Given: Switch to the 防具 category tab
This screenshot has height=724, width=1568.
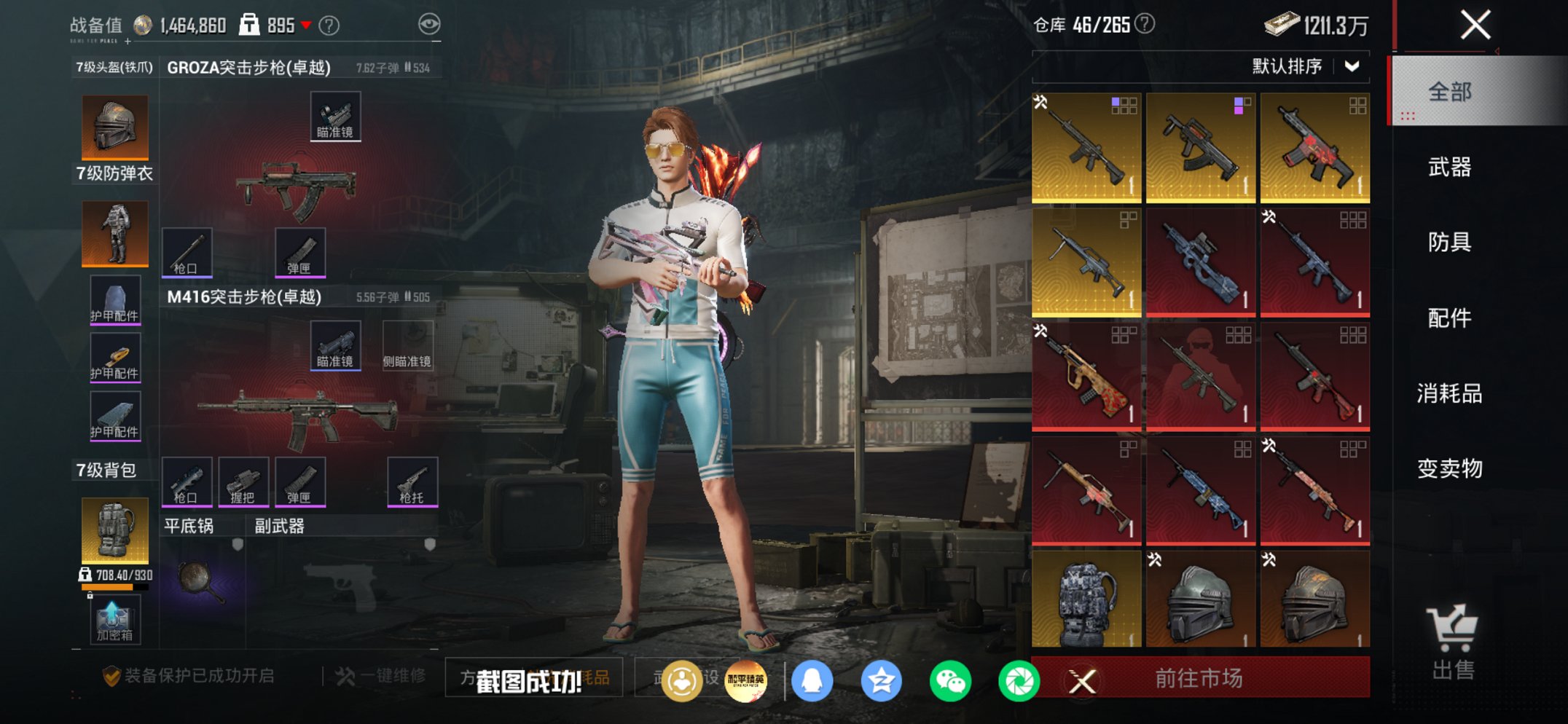Looking at the screenshot, I should 1449,242.
